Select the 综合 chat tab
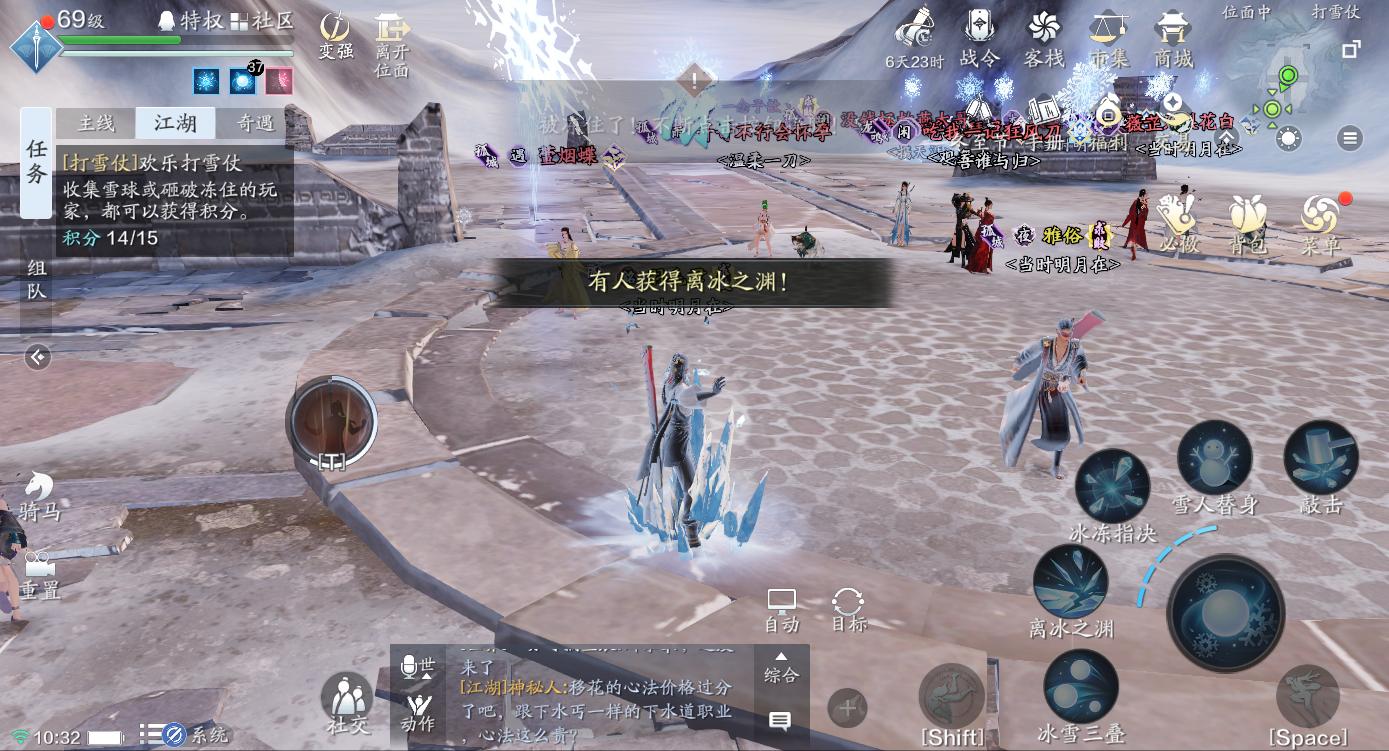This screenshot has width=1389, height=751. (x=781, y=675)
